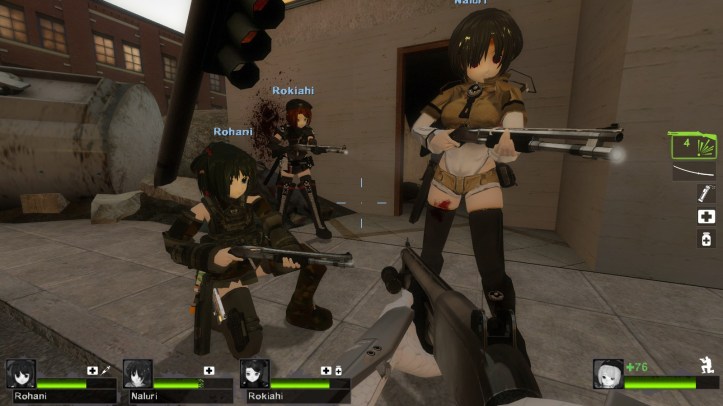This screenshot has width=723, height=406.
Task: Choose the pain pills slot
Action: (x=706, y=238)
